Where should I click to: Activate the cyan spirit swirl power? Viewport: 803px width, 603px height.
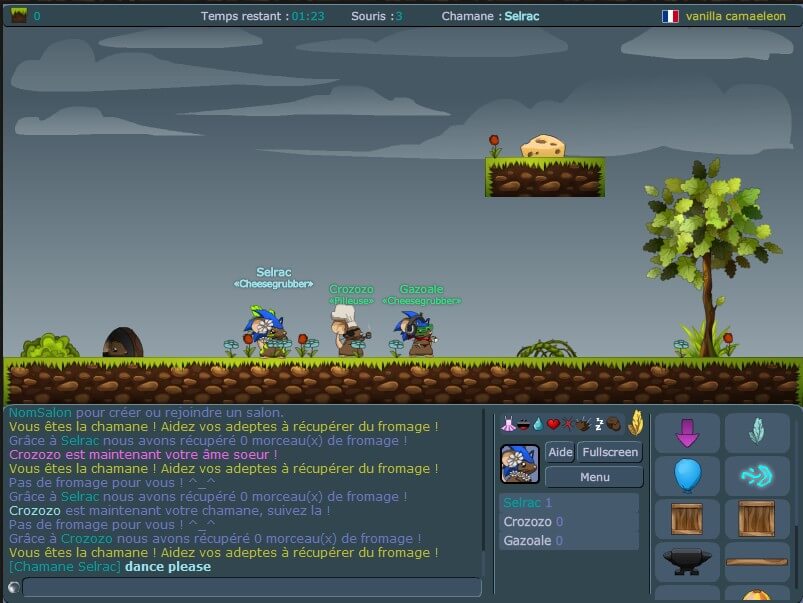756,476
